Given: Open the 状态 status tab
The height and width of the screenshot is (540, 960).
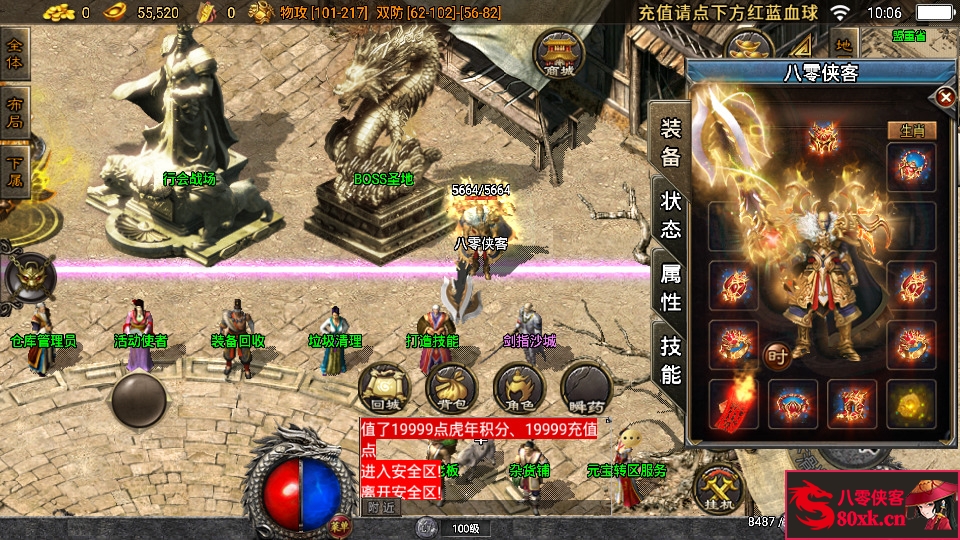Looking at the screenshot, I should pos(670,214).
